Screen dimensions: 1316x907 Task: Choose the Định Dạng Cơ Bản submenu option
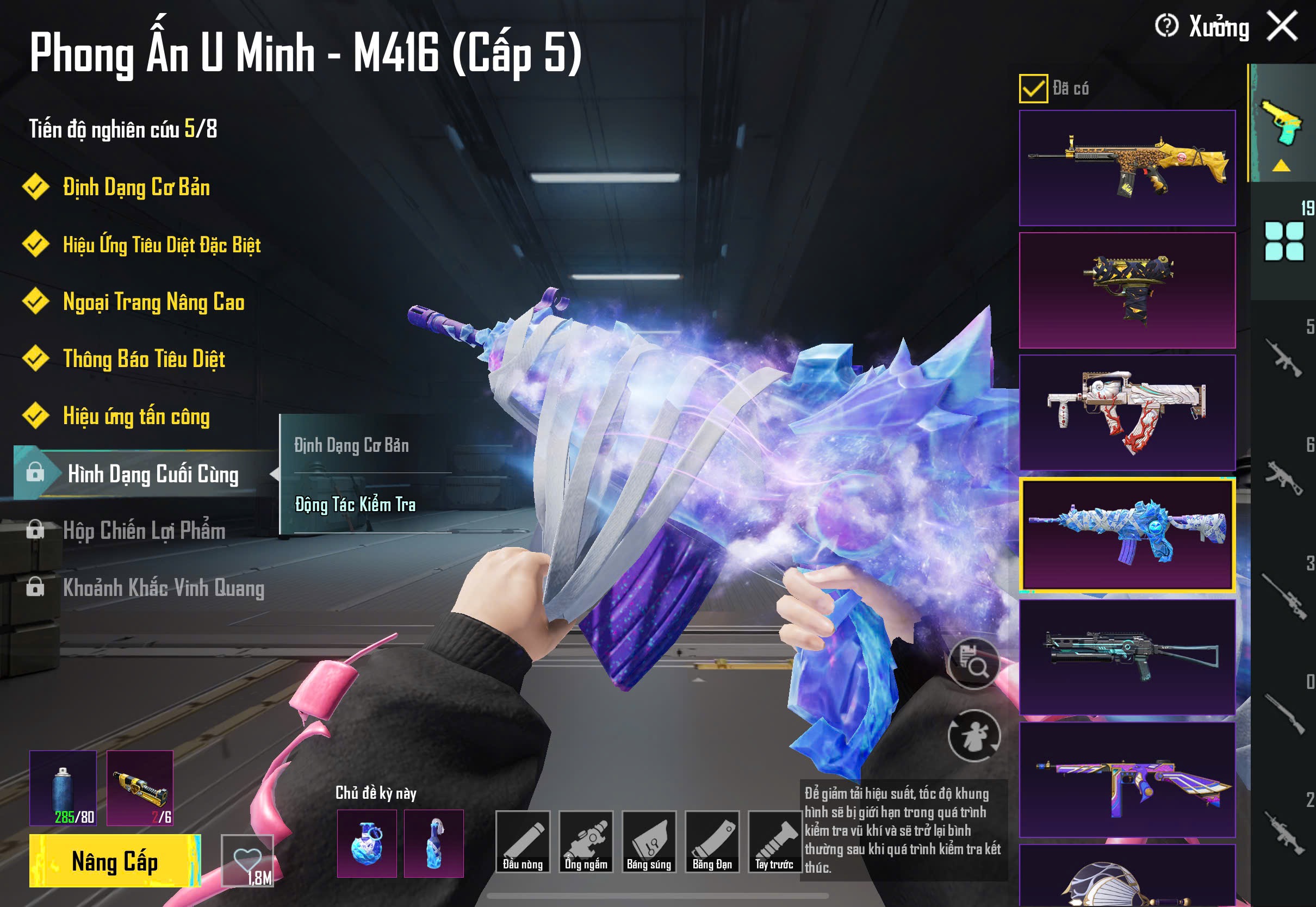click(x=352, y=445)
